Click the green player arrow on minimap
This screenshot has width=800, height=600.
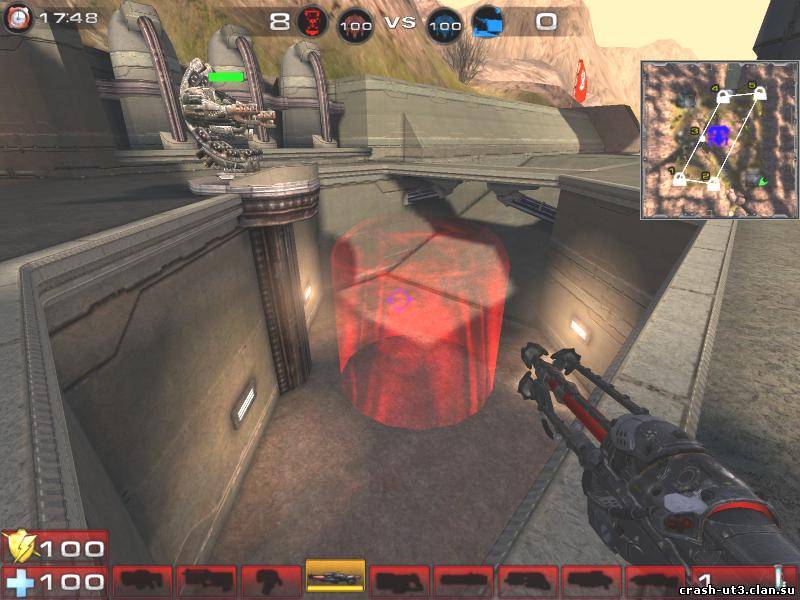tap(761, 181)
